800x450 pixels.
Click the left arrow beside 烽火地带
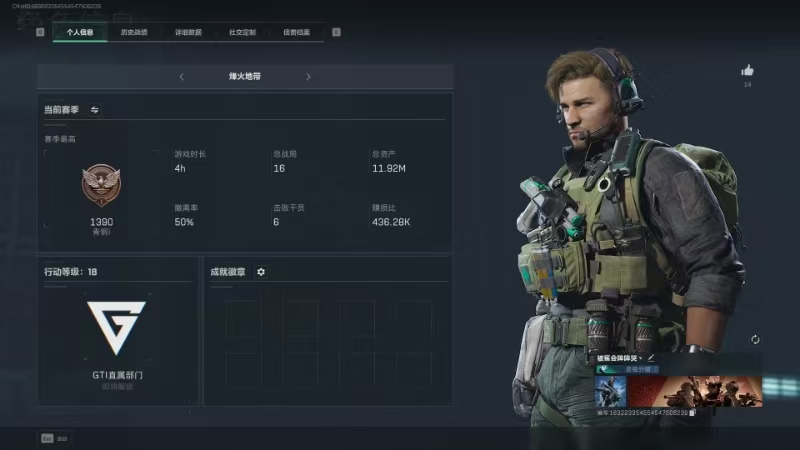(182, 76)
